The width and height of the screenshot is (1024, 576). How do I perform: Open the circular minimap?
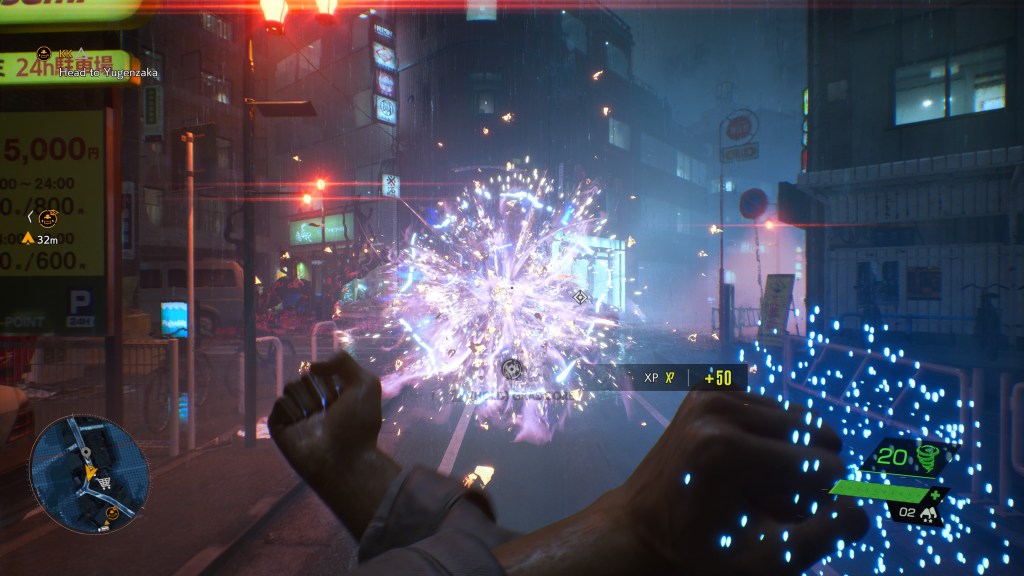89,473
